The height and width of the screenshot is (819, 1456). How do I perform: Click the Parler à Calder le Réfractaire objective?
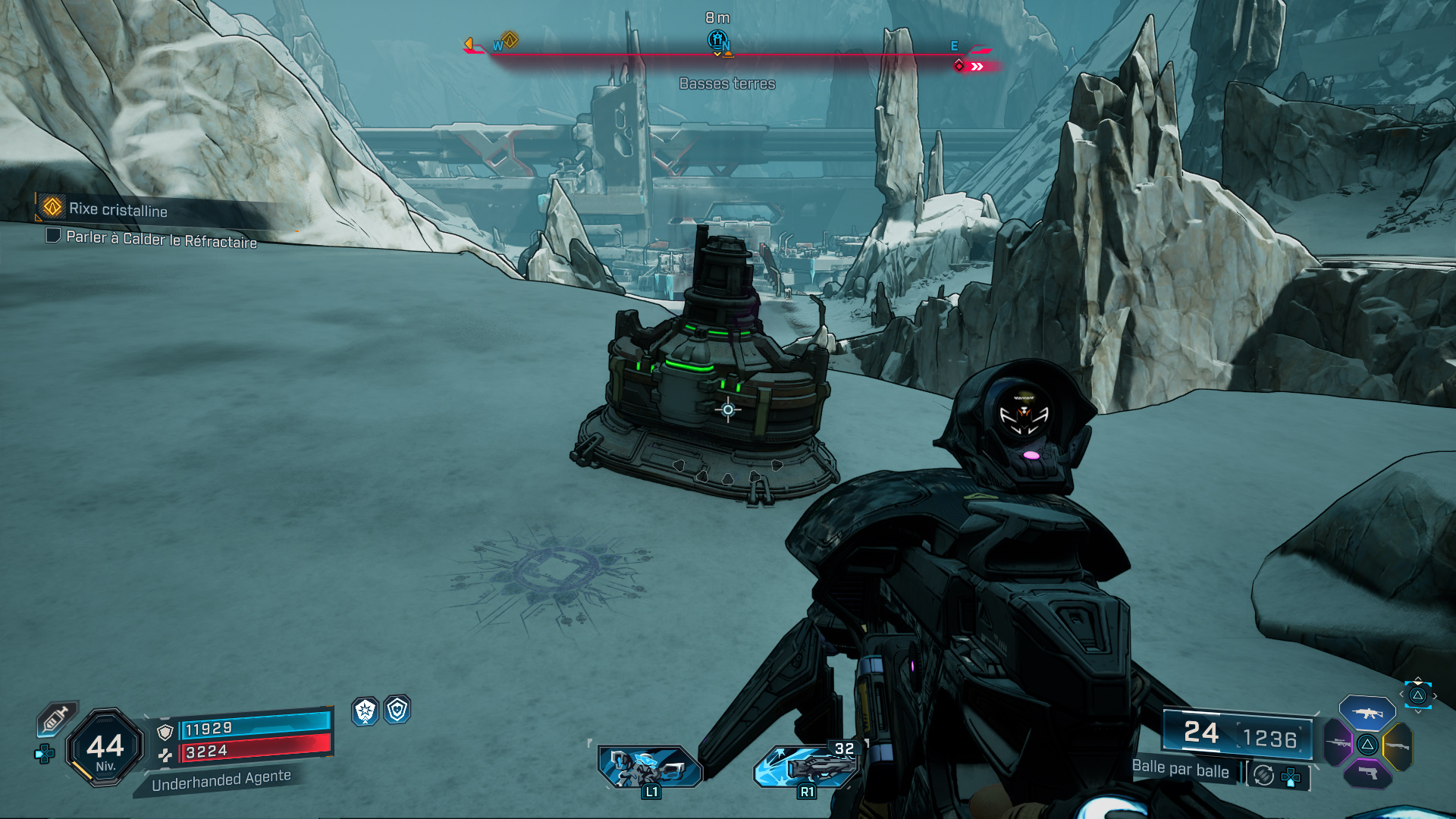(x=161, y=239)
